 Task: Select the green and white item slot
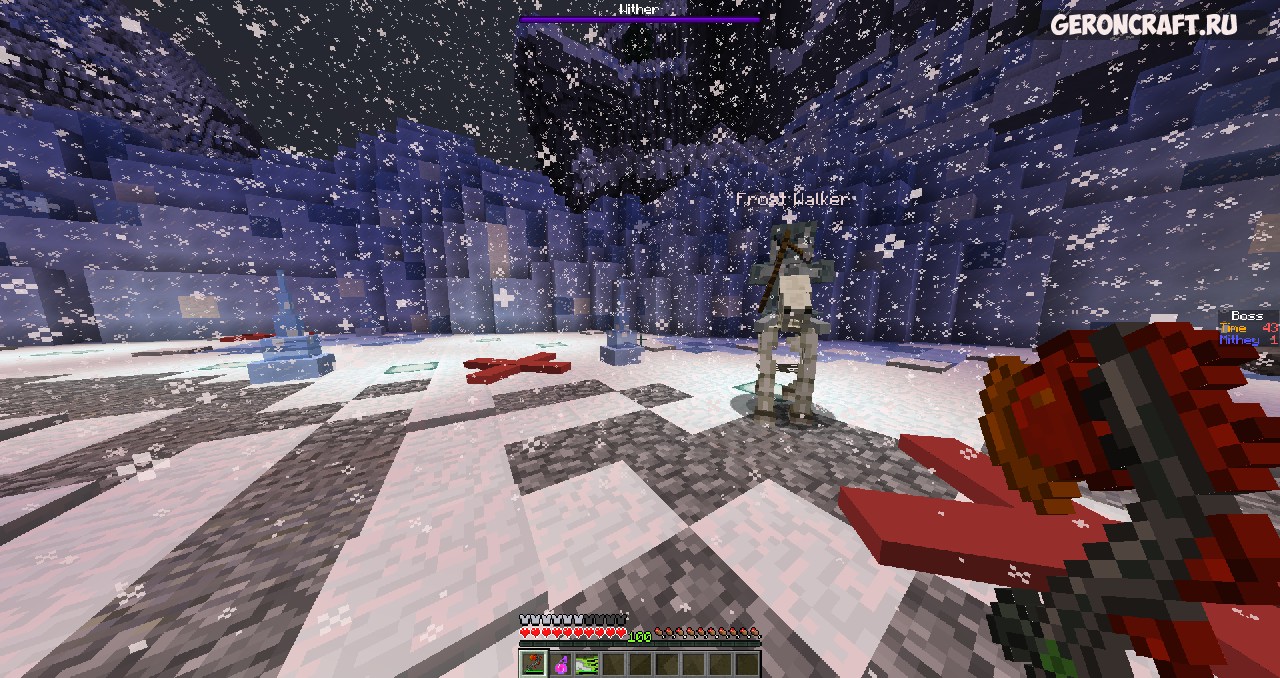[587, 663]
